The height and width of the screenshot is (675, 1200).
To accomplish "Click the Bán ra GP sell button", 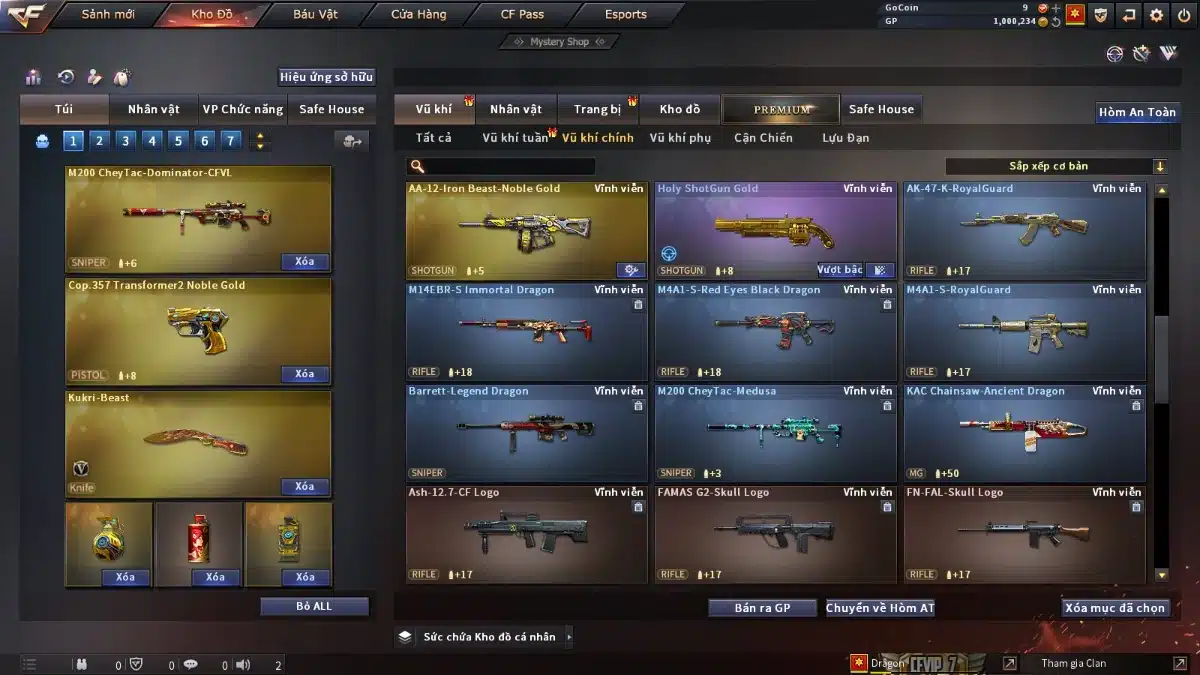I will [x=762, y=608].
